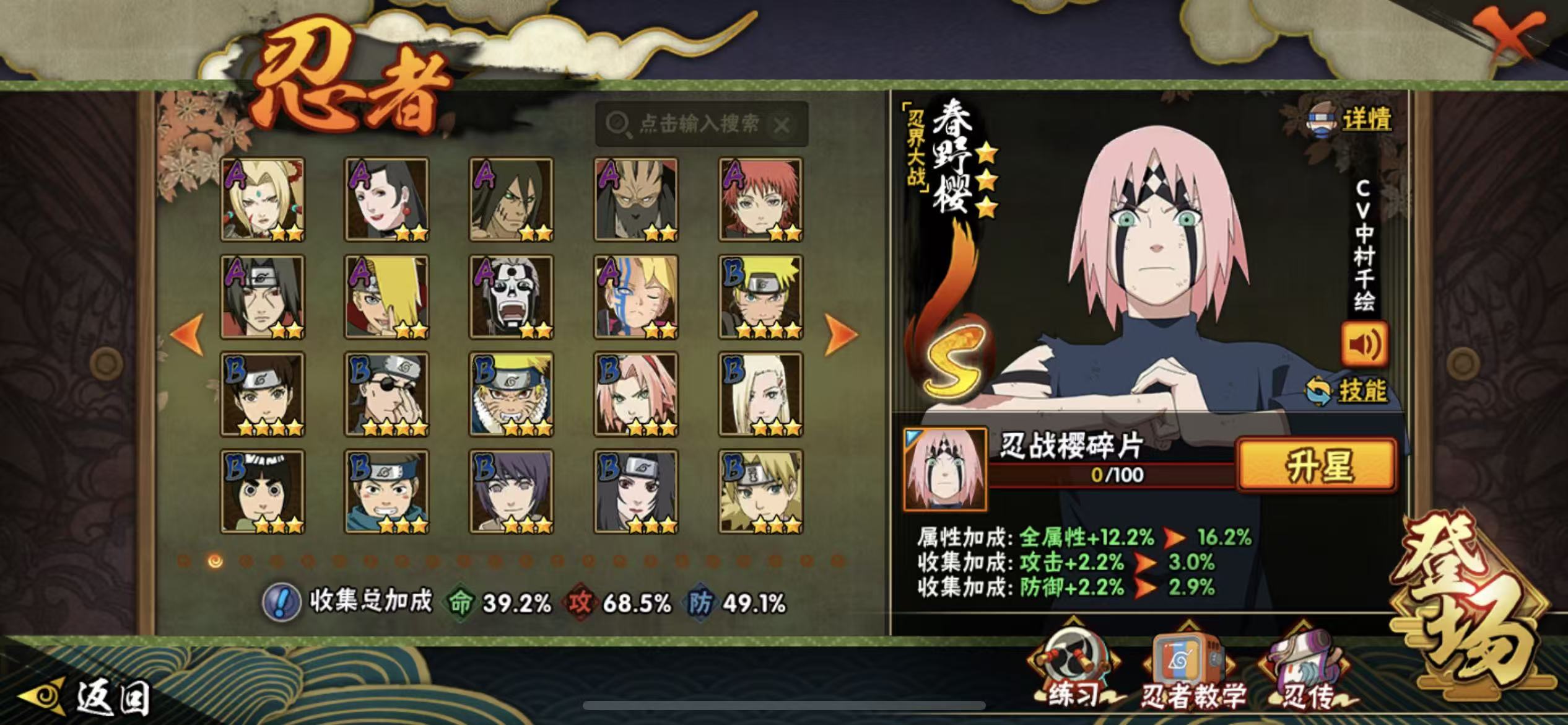Select the B-rank Rock Lee portrait

[263, 491]
